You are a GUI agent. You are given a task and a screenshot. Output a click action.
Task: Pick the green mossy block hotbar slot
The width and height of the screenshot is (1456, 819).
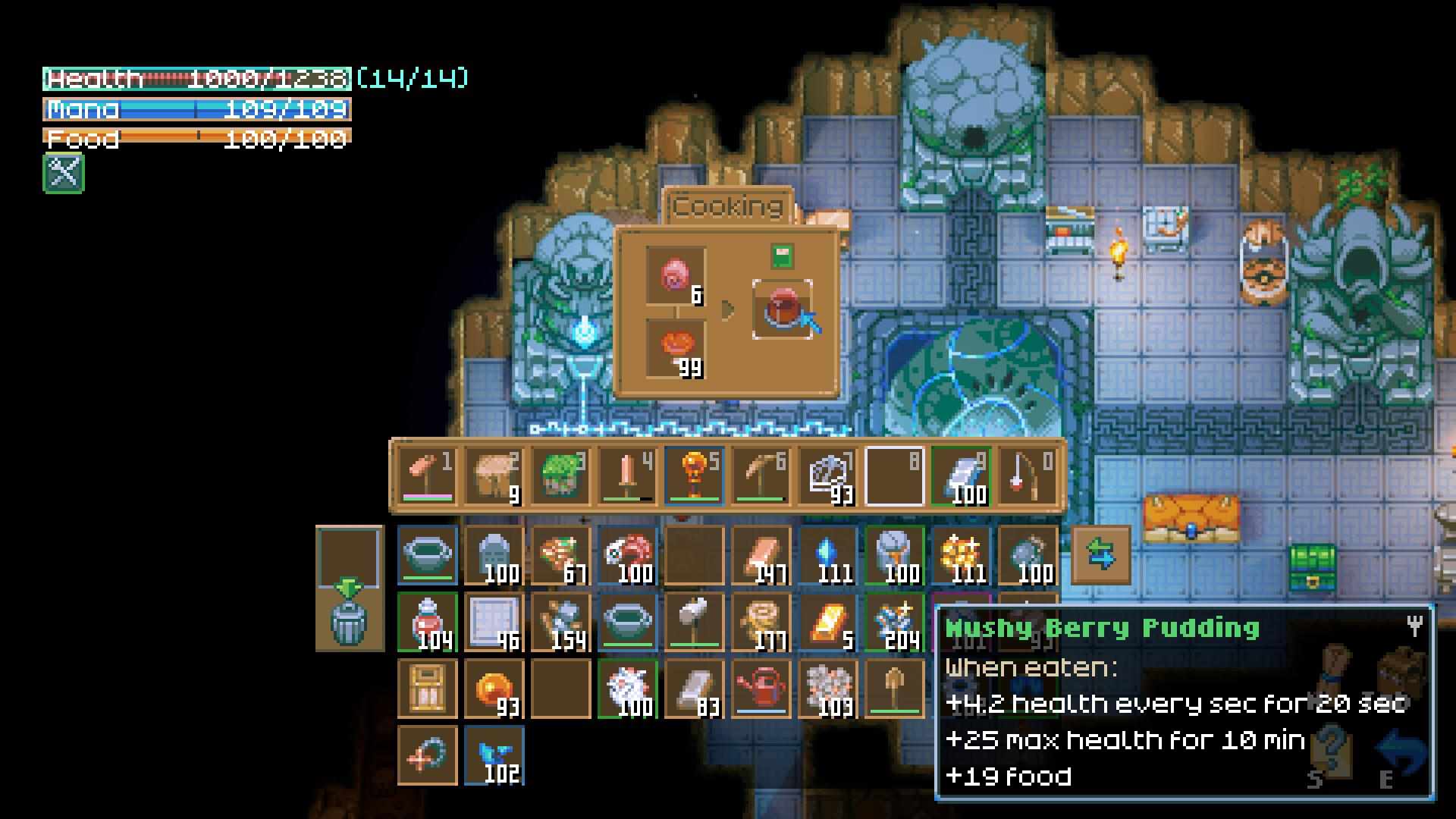click(x=560, y=476)
